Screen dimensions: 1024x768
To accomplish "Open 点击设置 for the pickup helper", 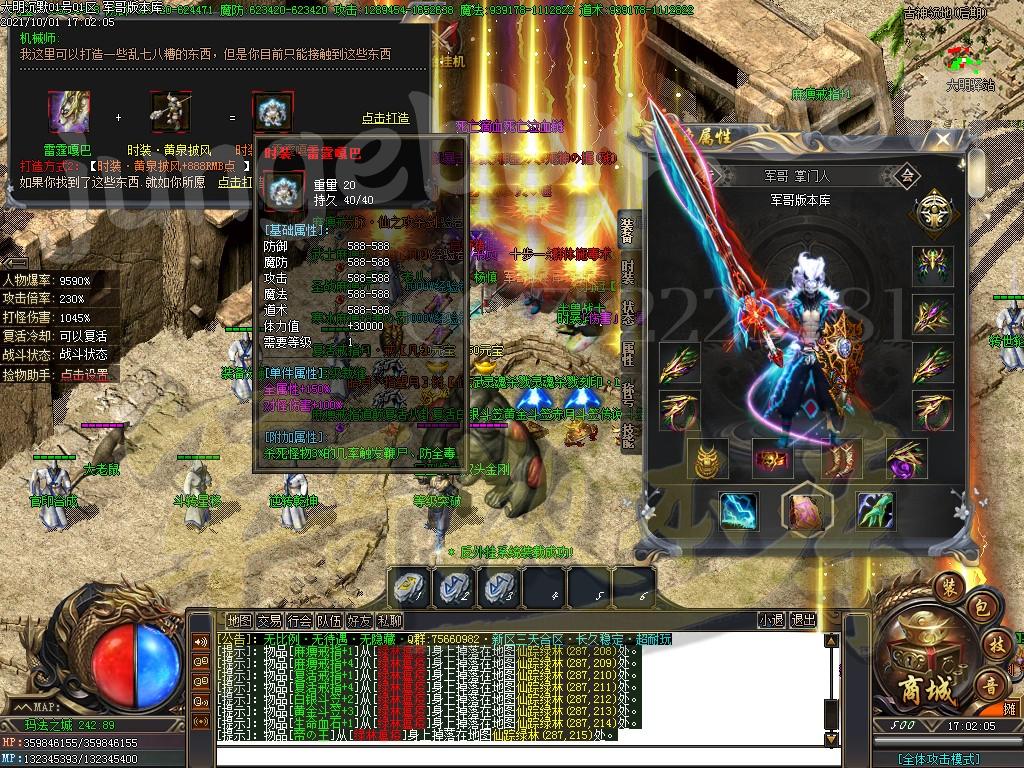I will [x=87, y=375].
